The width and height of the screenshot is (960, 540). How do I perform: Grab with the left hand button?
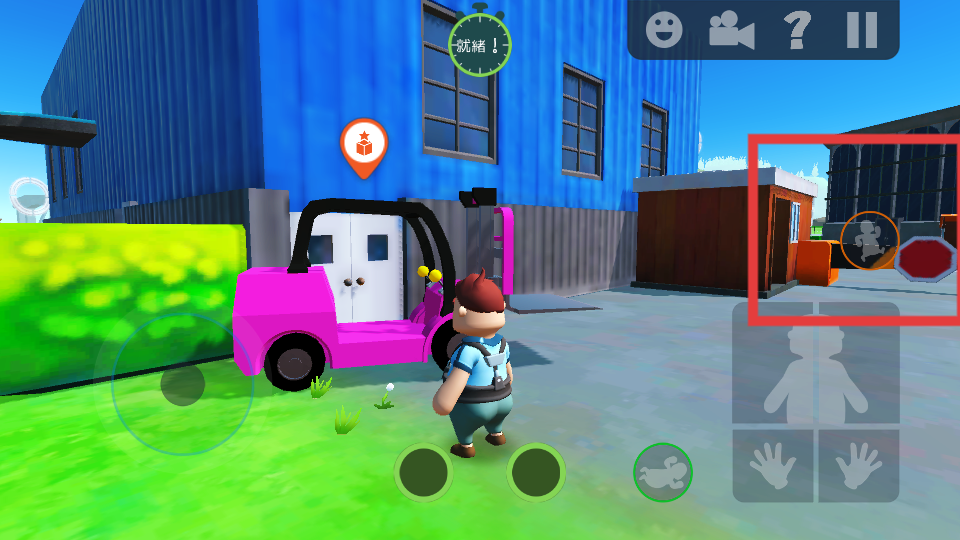(x=772, y=465)
